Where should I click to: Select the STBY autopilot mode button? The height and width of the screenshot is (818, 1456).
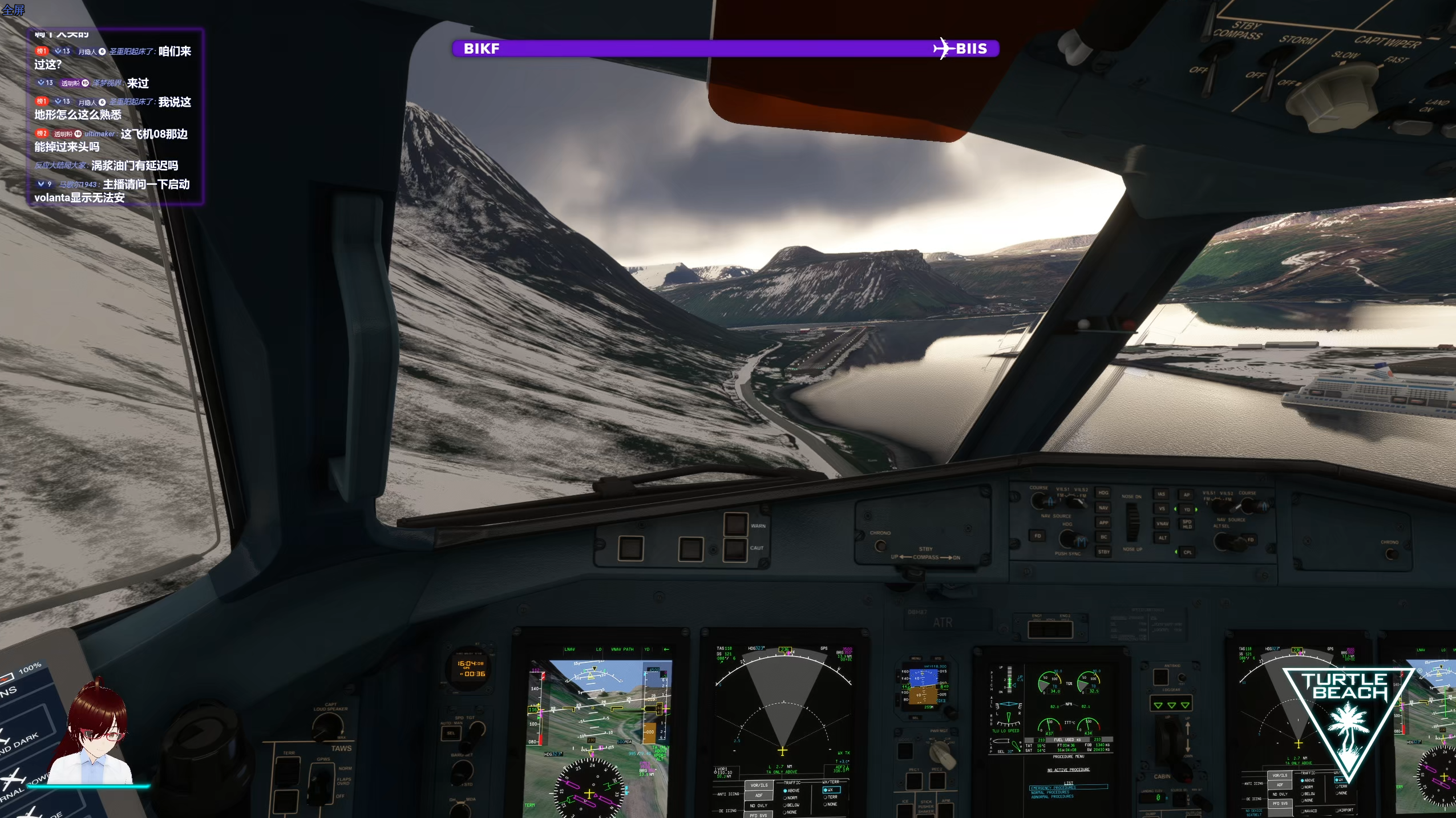point(1103,552)
